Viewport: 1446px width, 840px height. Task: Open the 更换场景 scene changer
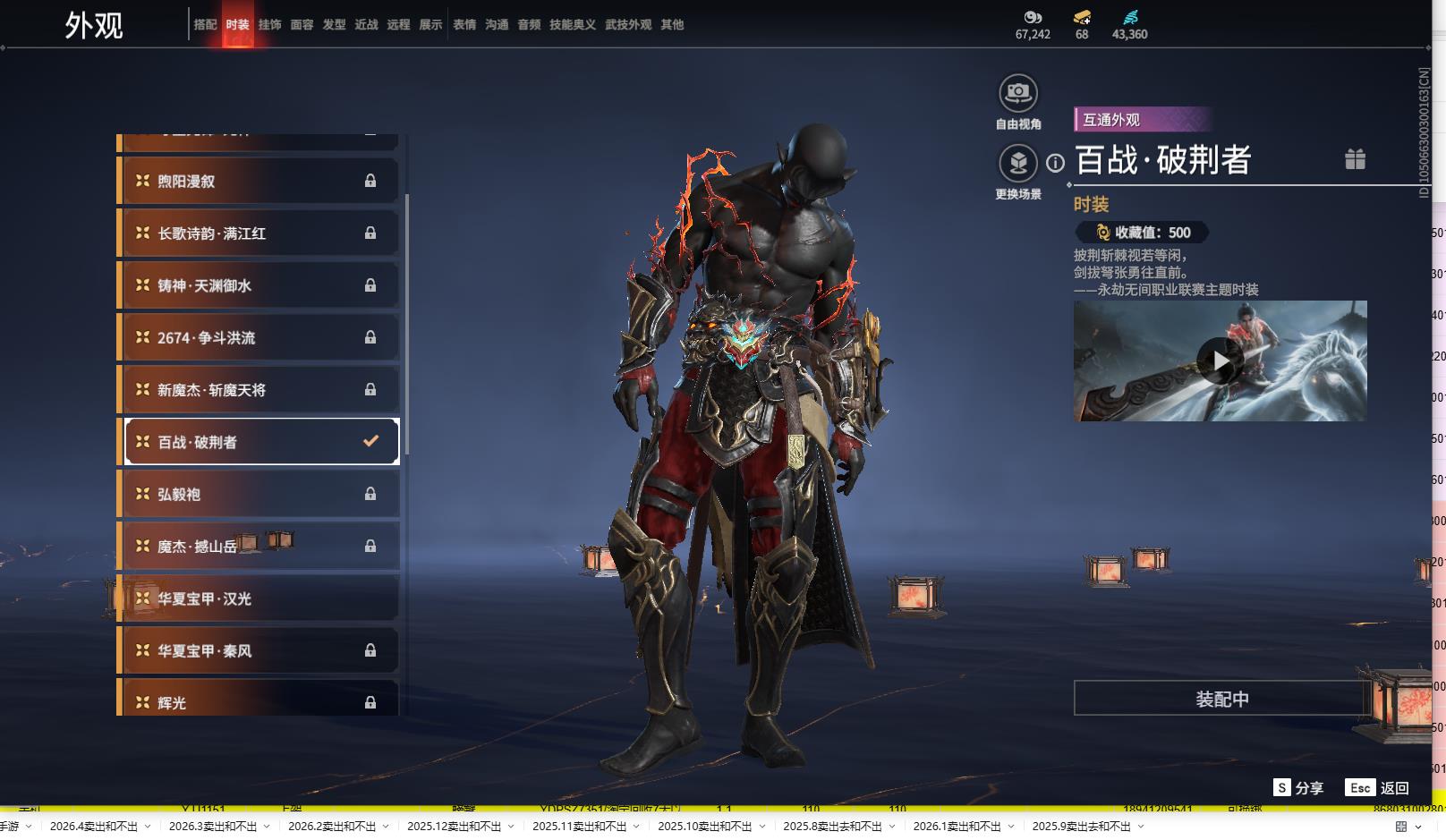click(1018, 164)
